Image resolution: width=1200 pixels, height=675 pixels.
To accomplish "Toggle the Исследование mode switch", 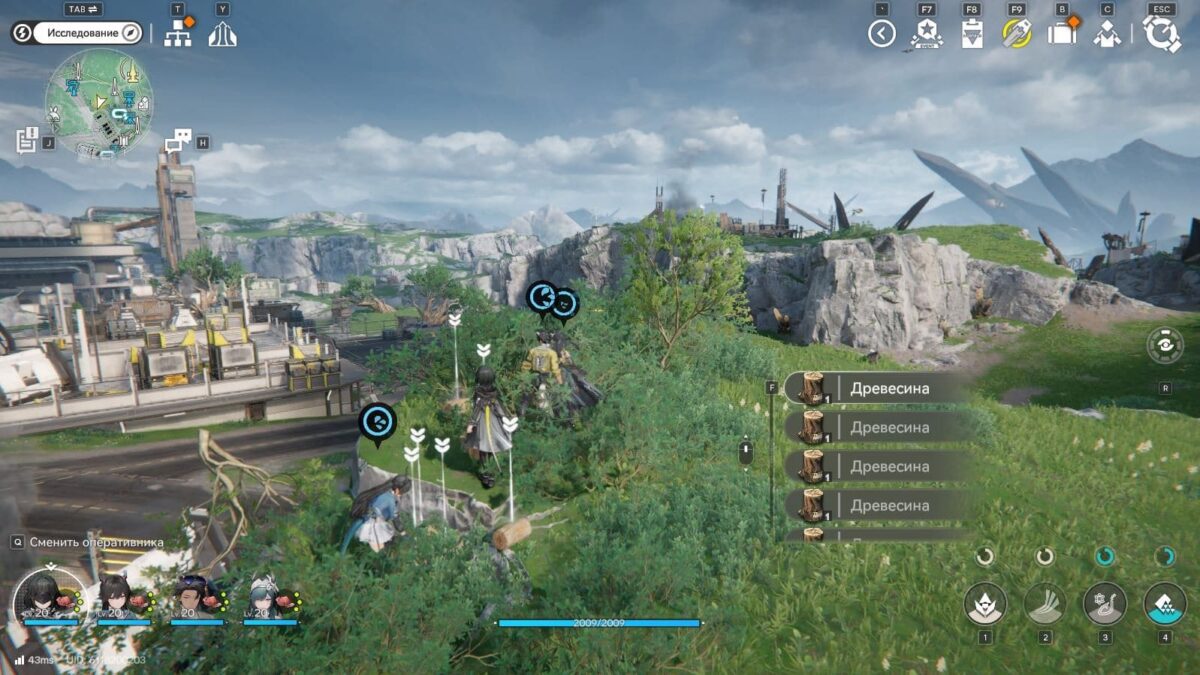I will pos(76,33).
